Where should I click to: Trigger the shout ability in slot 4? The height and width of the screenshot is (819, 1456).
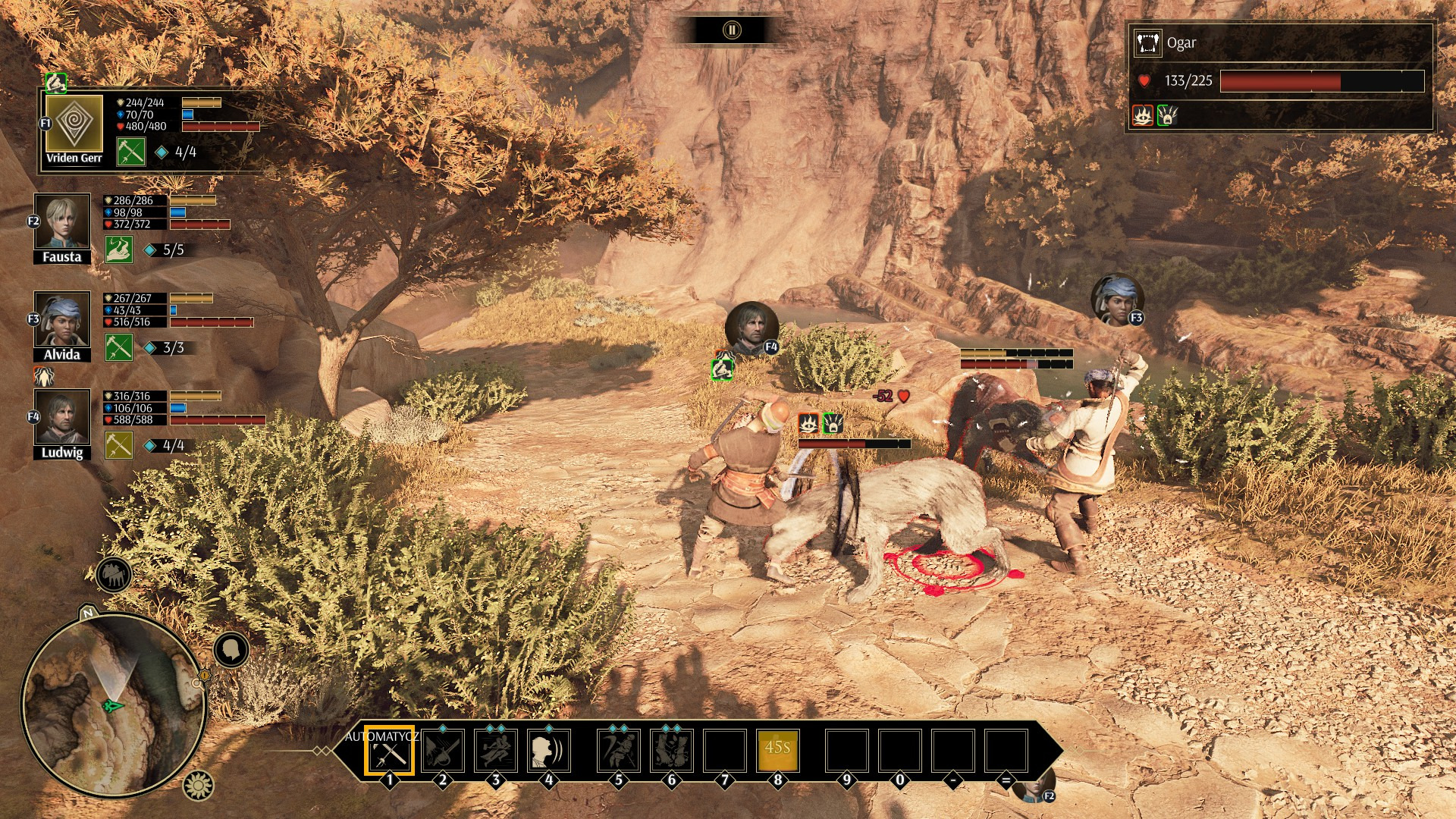coord(549,751)
